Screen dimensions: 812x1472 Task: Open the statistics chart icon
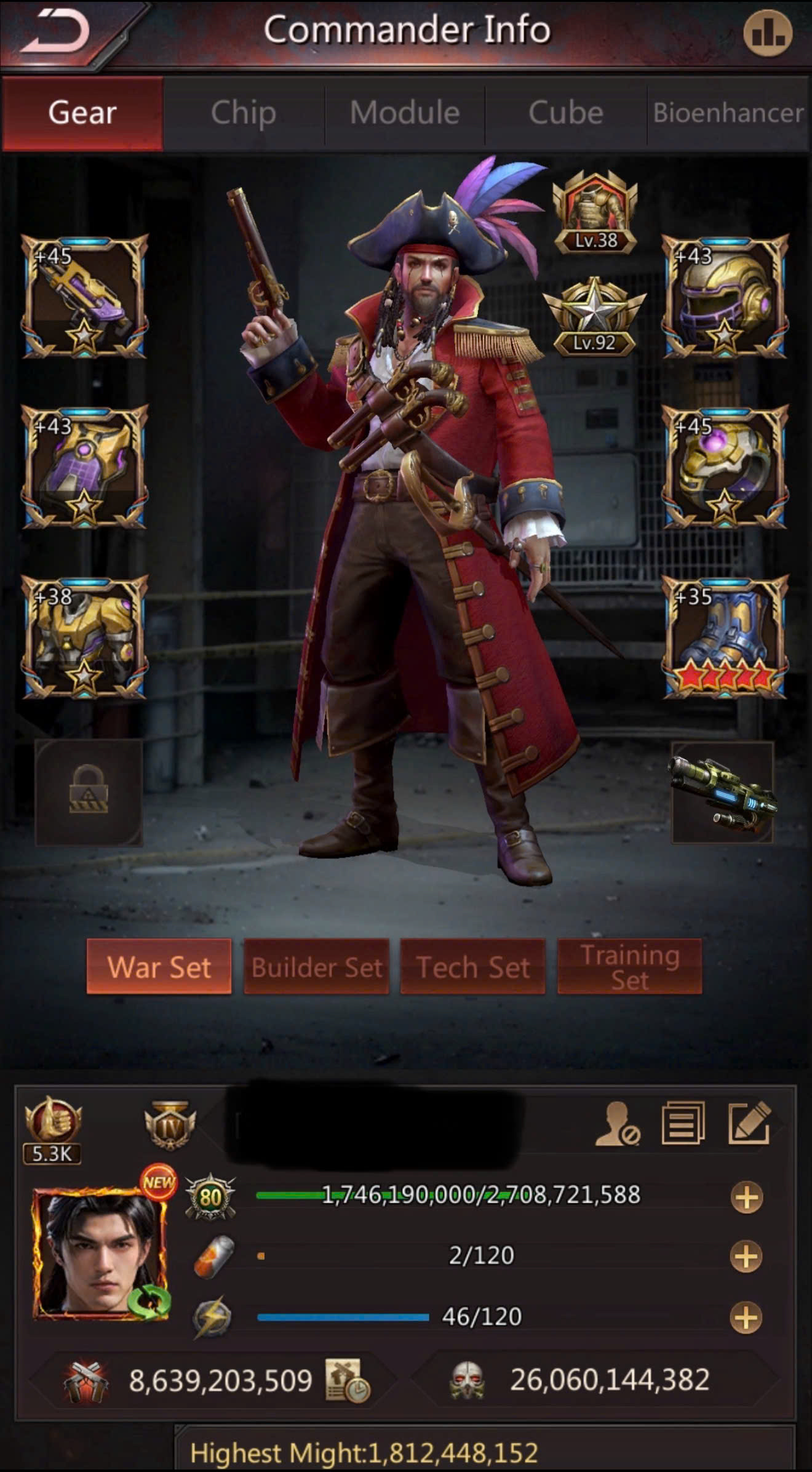tap(767, 33)
